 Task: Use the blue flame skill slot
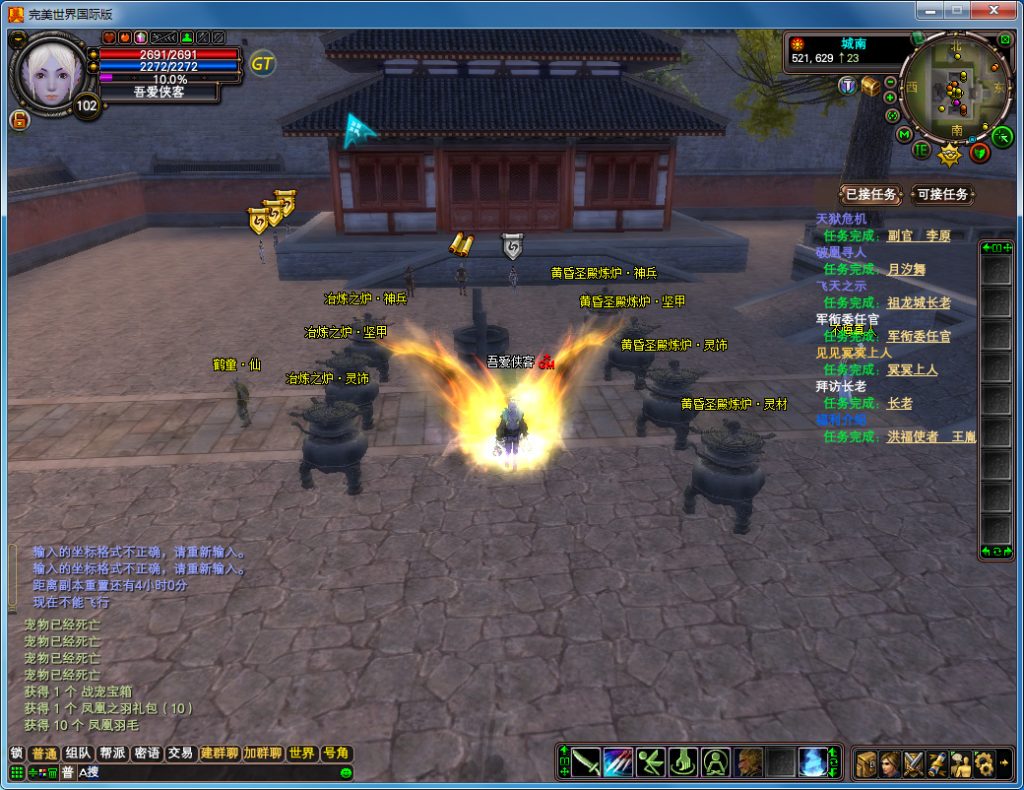click(x=812, y=762)
